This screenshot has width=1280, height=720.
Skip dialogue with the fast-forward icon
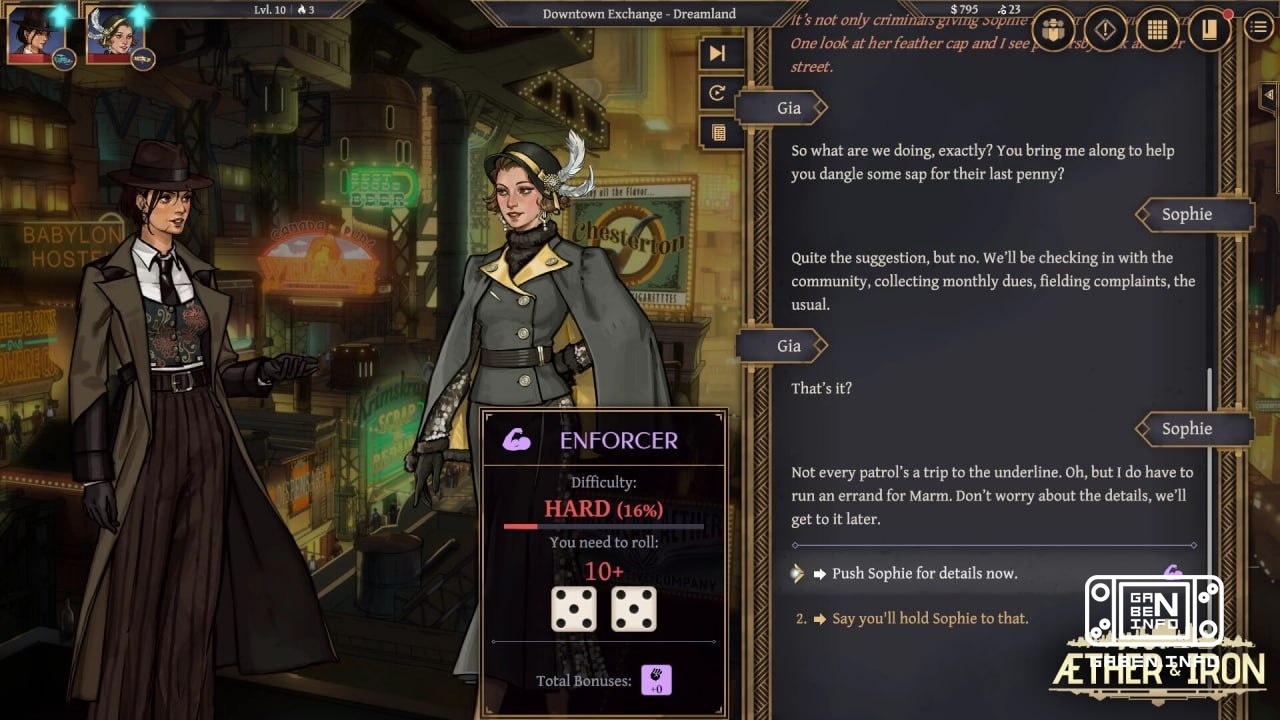[719, 54]
